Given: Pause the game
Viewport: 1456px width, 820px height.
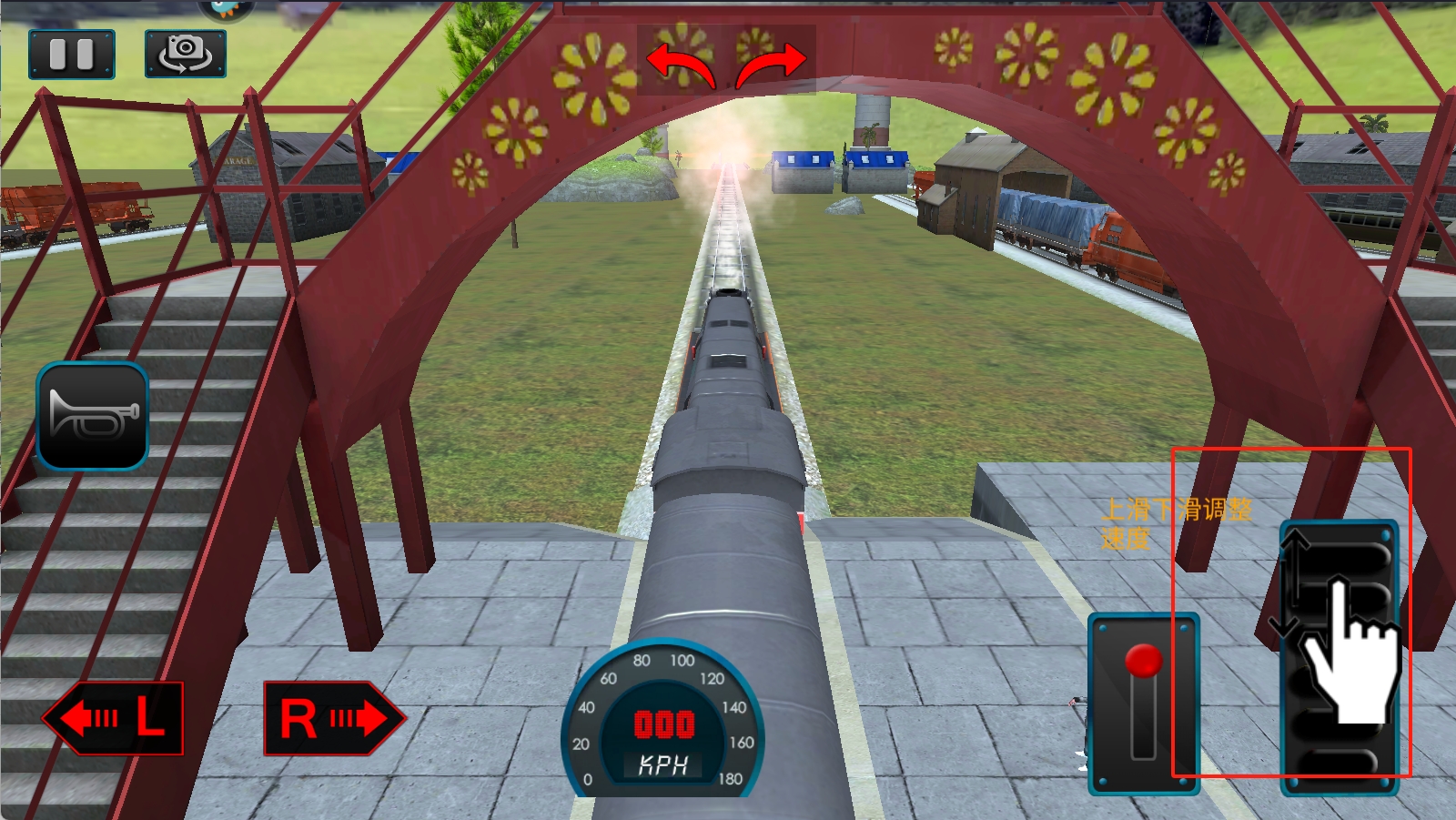Looking at the screenshot, I should click(72, 55).
